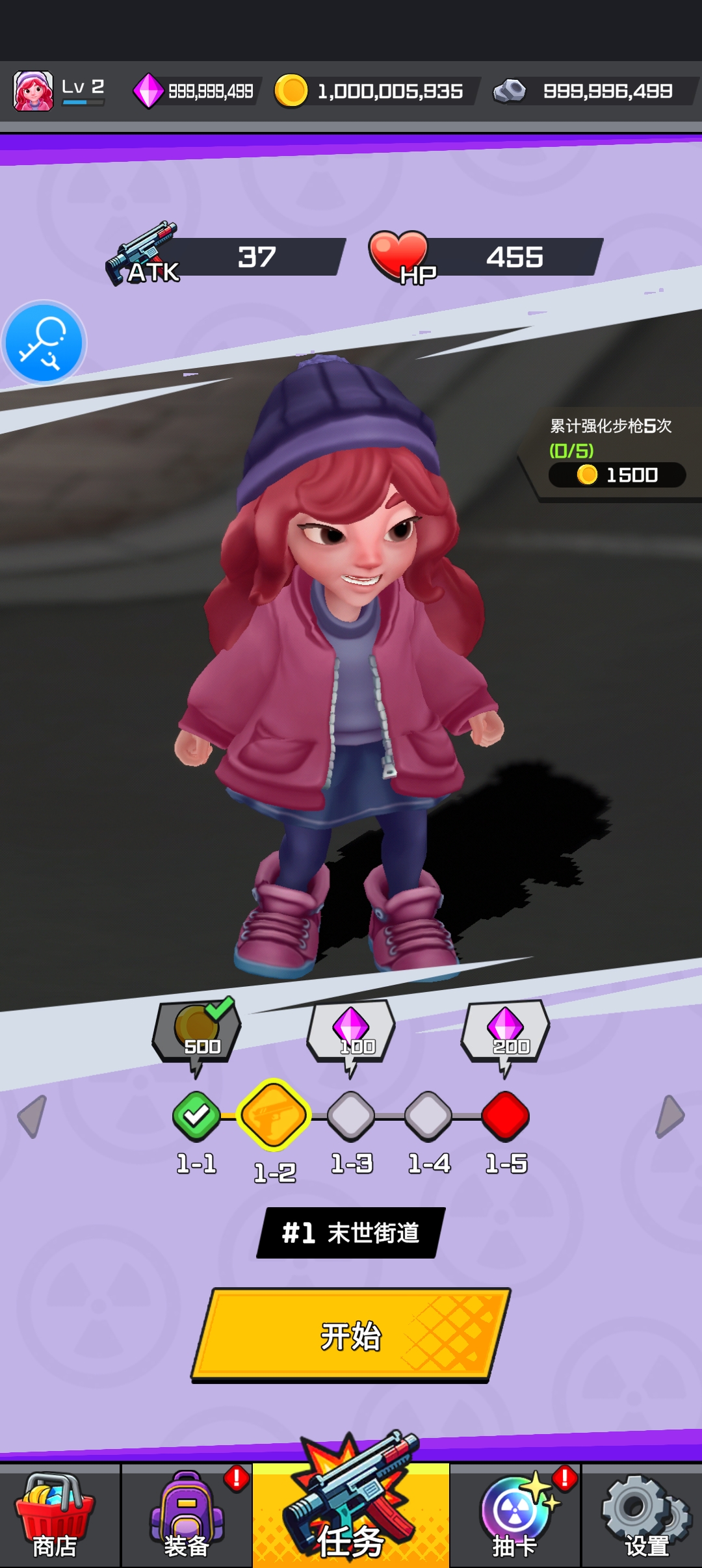View the 100 gem stage reward
Image resolution: width=702 pixels, height=1568 pixels.
coord(351,1032)
